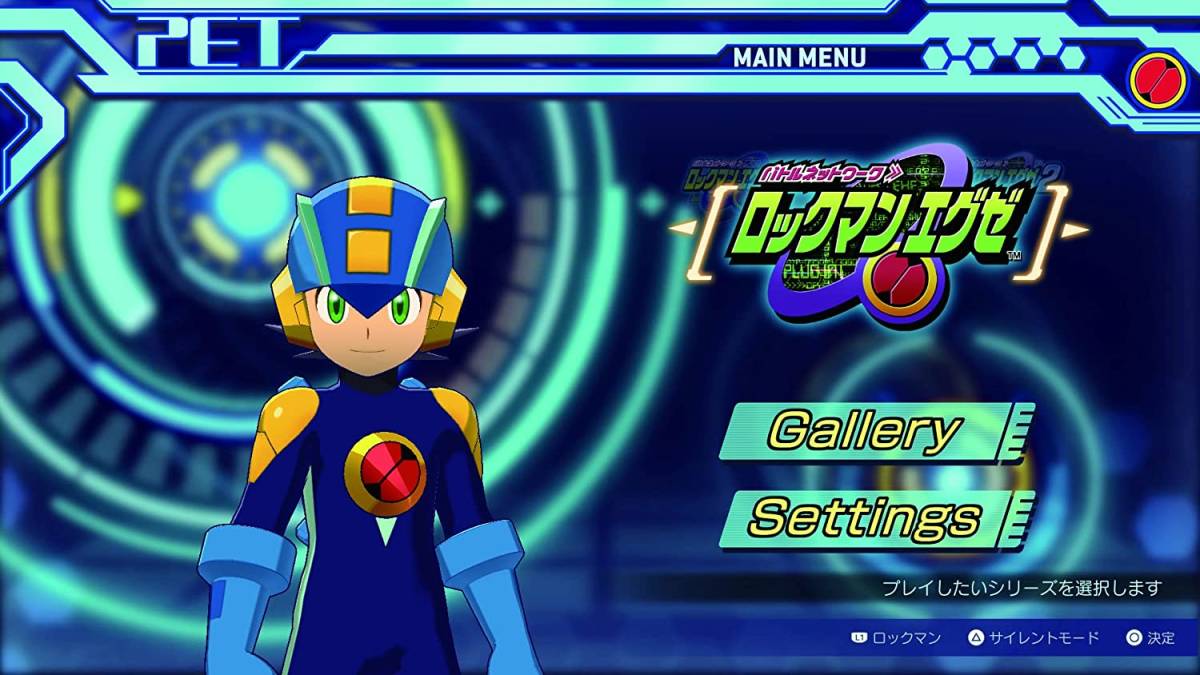
Task: Open the Gallery menu
Action: [866, 431]
